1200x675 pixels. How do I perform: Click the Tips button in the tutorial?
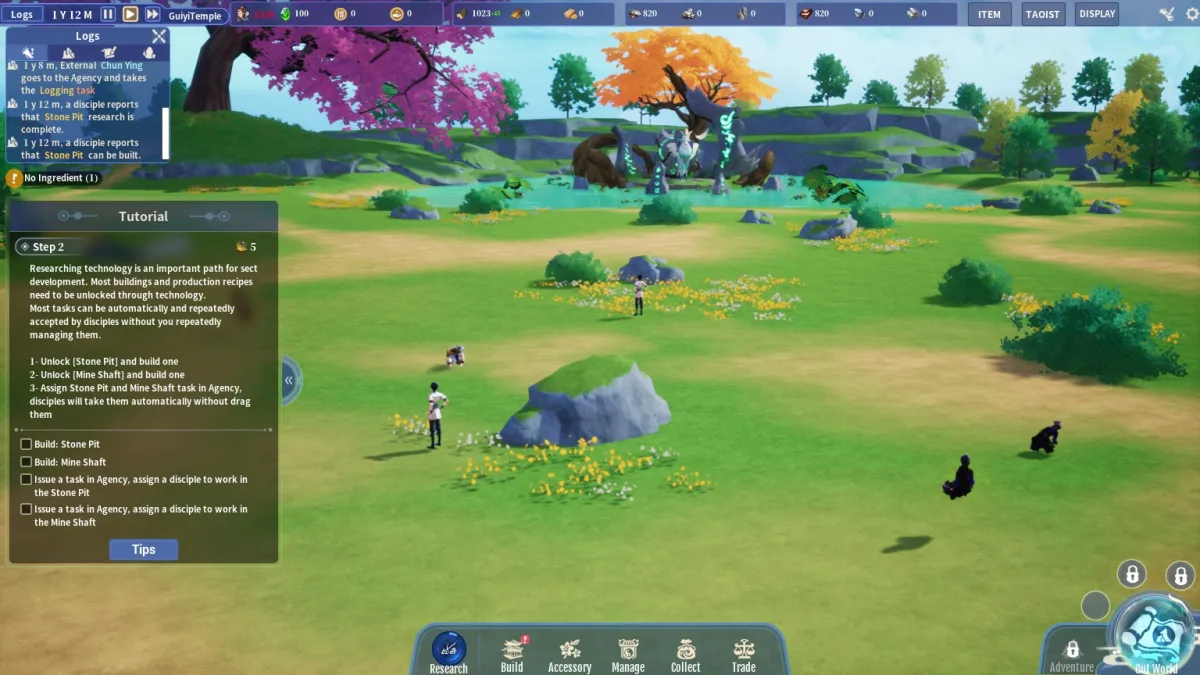[x=143, y=549]
